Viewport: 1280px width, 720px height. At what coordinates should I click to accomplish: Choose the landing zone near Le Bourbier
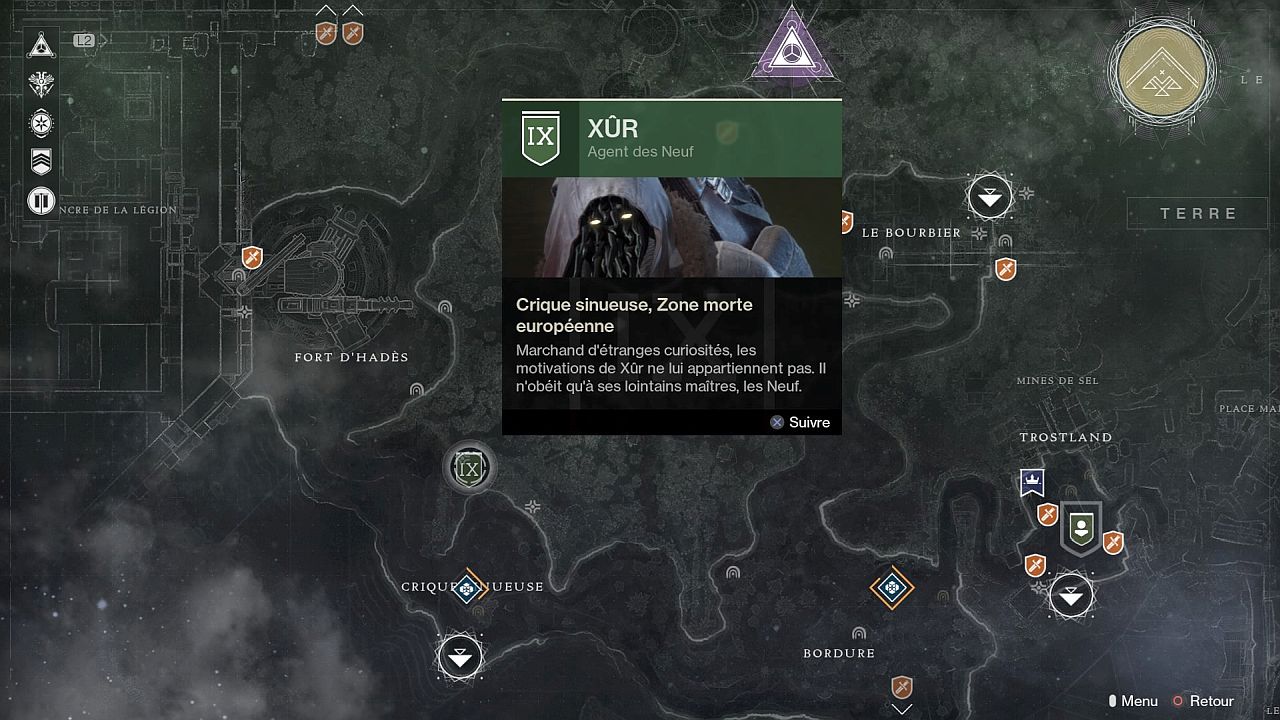[989, 197]
